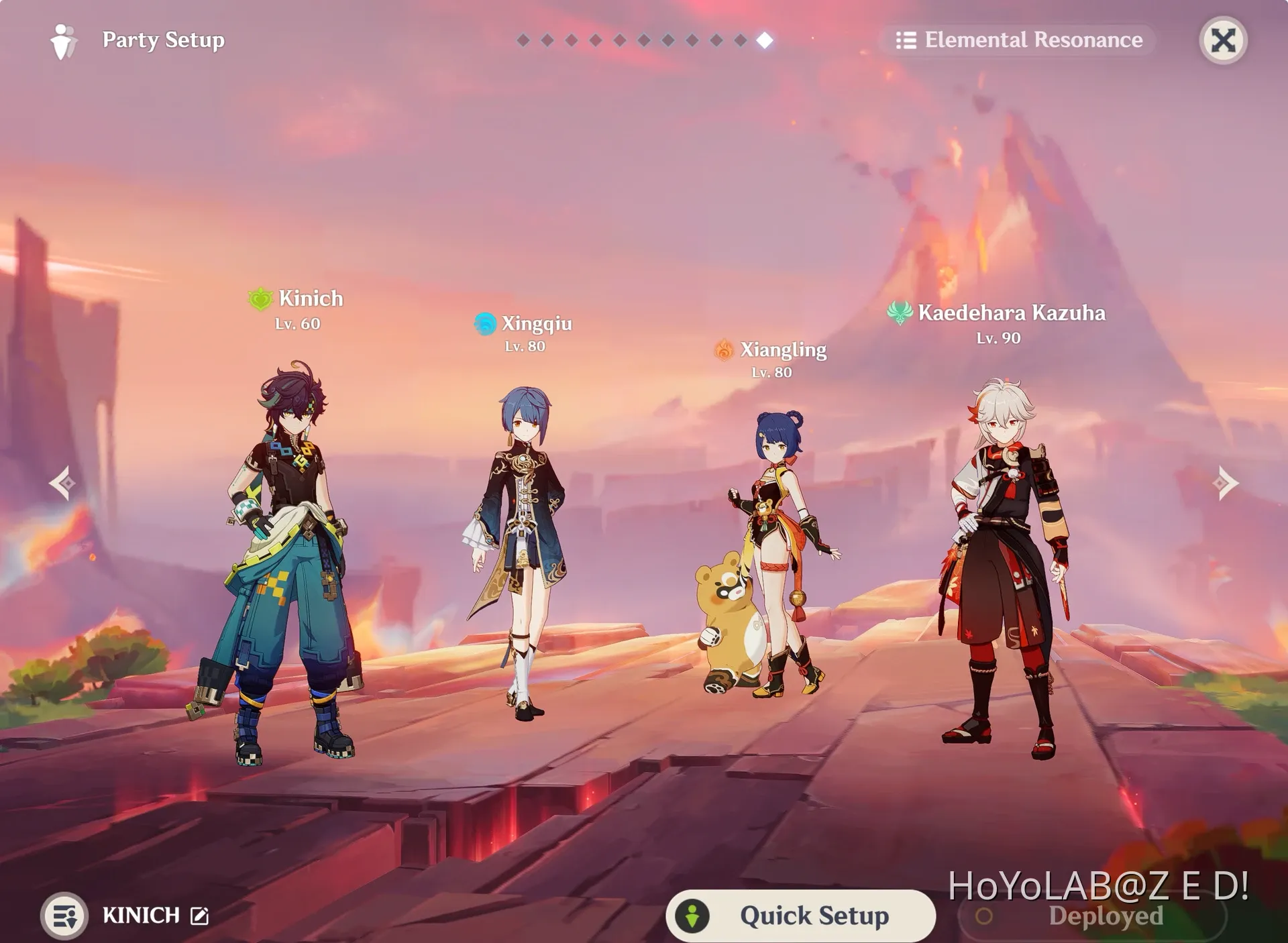Open the party list icon bottom left
The width and height of the screenshot is (1288, 943).
click(x=64, y=915)
